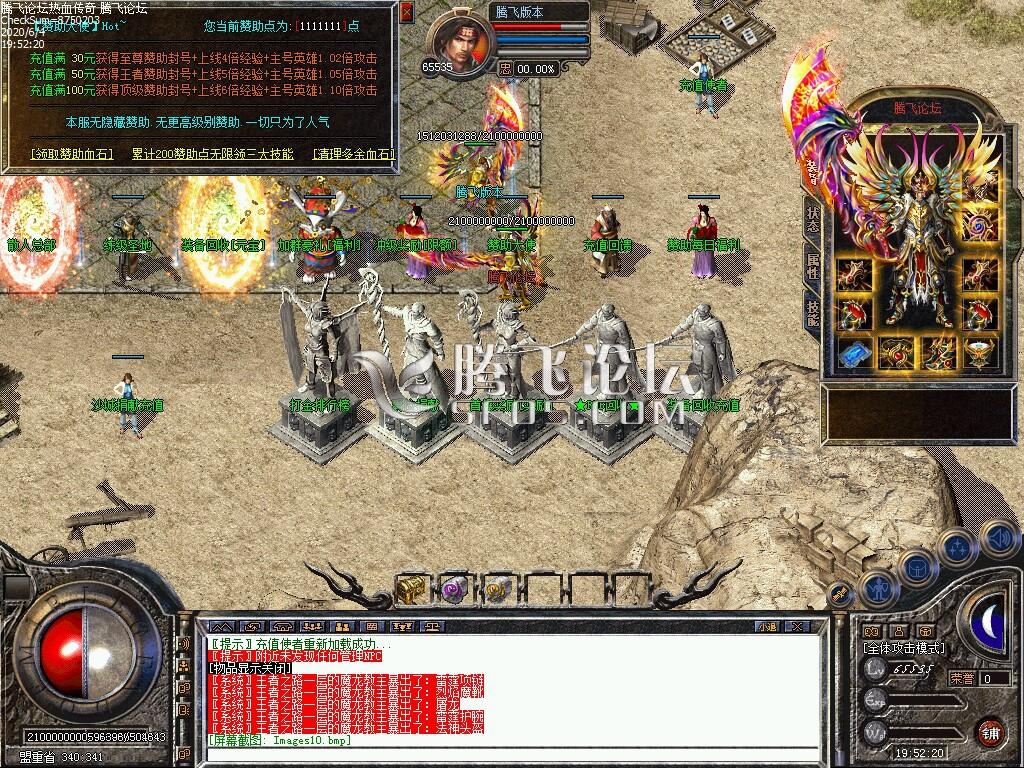Open the 属性 tab in character panel
Screen dimensions: 1024x768
[813, 267]
